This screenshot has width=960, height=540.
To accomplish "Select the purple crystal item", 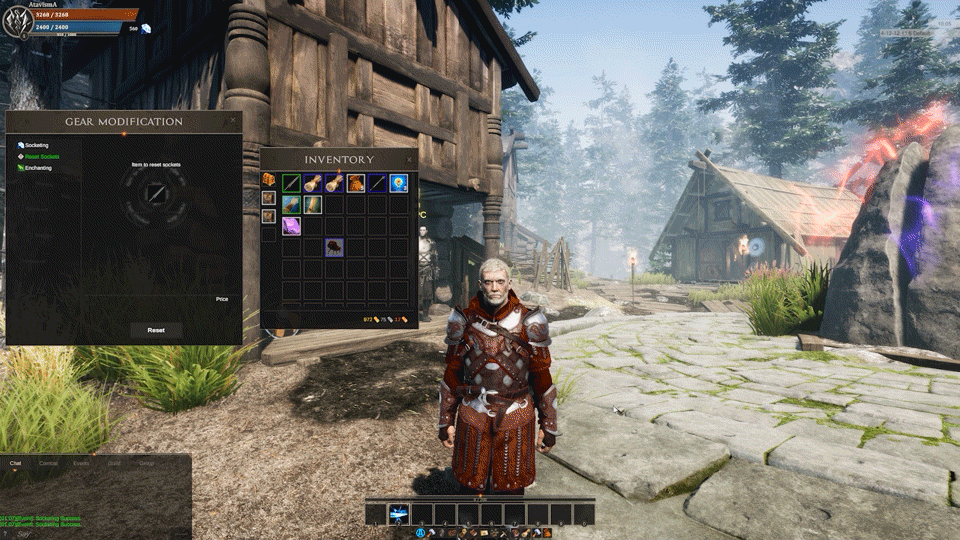I will coord(291,226).
